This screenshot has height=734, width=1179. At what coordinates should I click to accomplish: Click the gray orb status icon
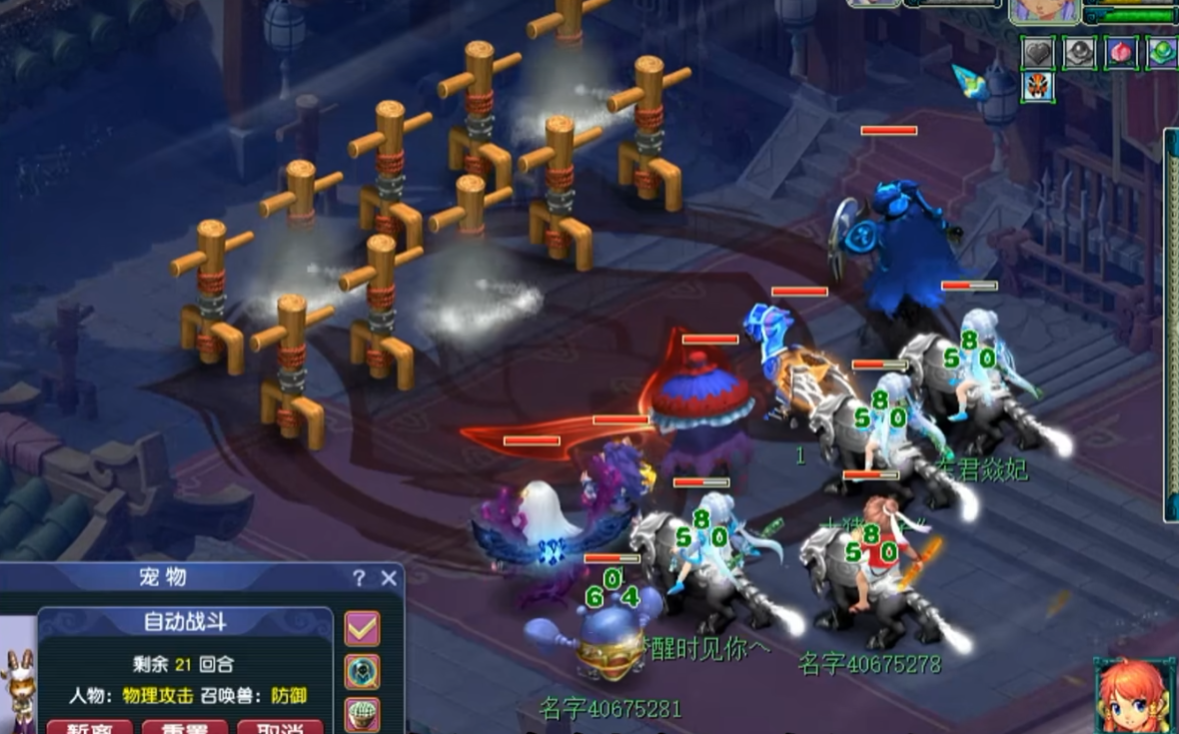[1079, 53]
